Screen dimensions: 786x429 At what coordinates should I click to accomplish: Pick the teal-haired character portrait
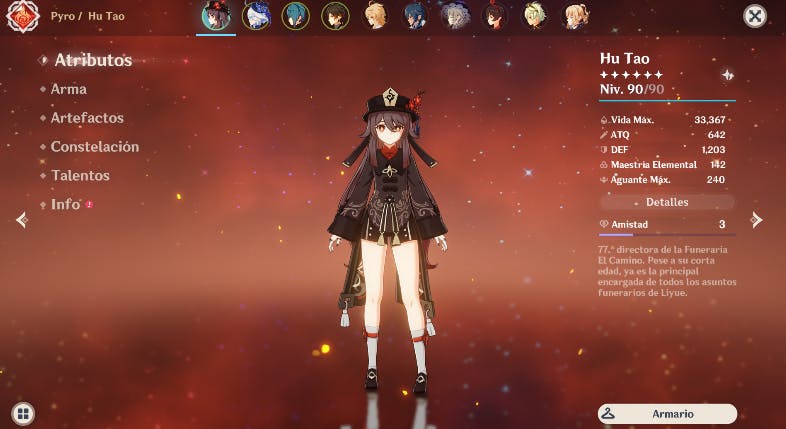pyautogui.click(x=296, y=15)
